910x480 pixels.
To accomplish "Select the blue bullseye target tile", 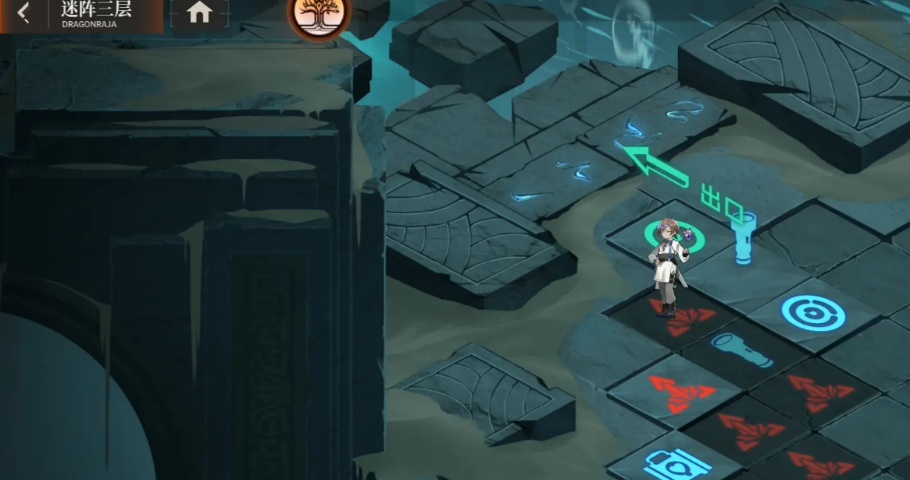I will pos(812,313).
